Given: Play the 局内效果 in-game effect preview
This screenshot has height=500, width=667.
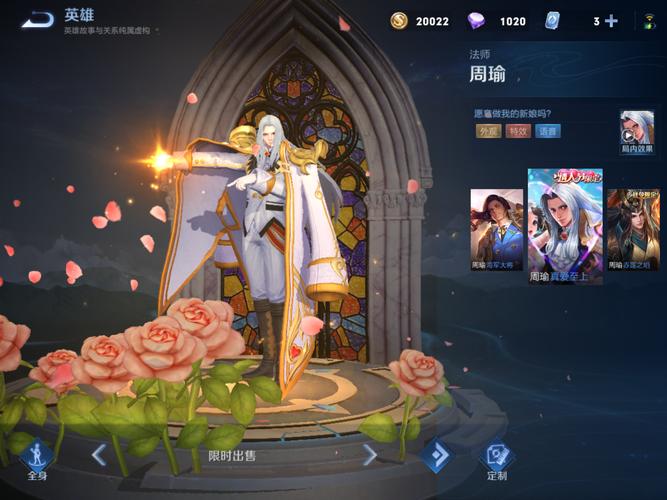Looking at the screenshot, I should 637,132.
